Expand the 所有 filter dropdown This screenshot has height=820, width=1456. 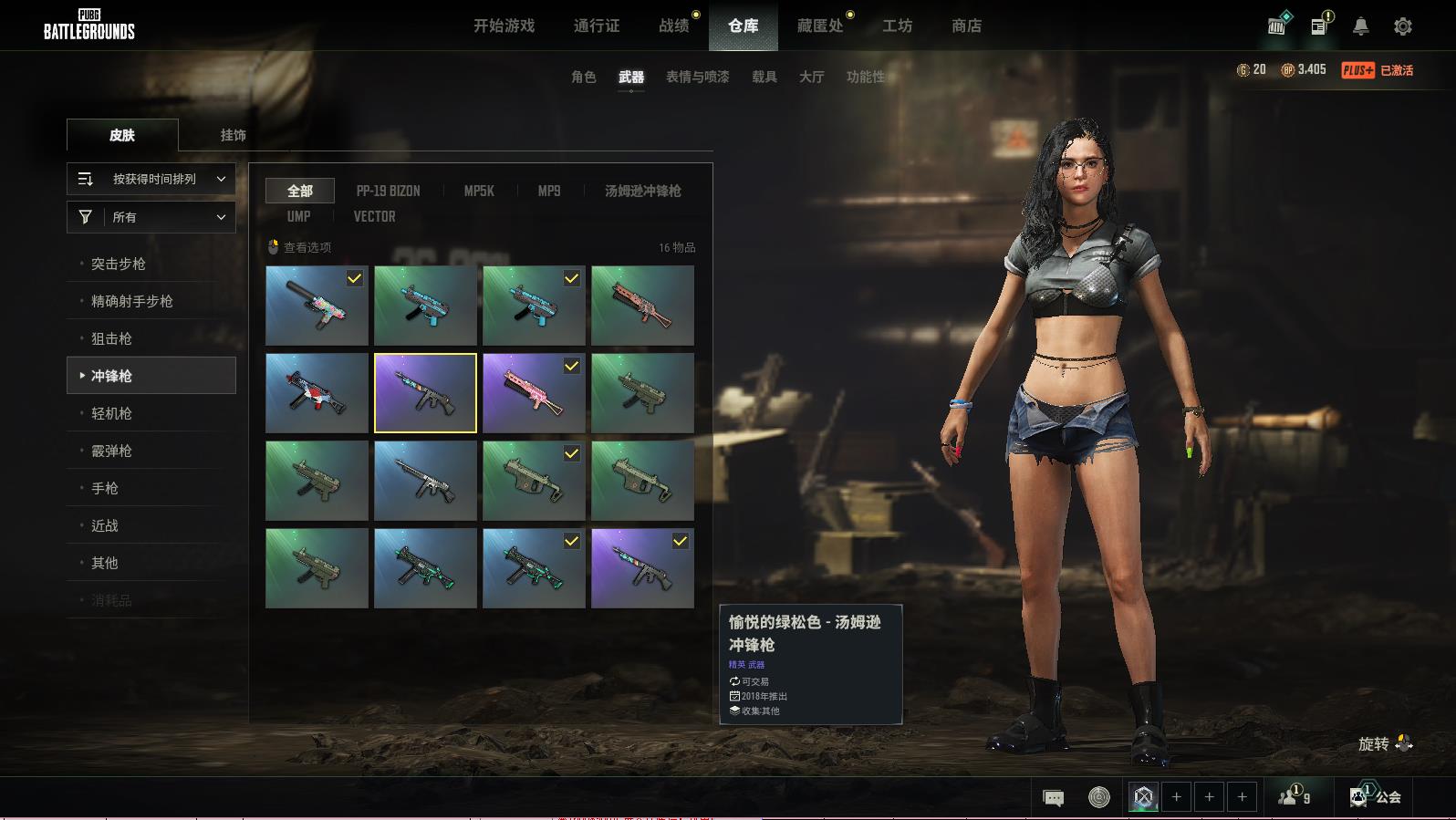coord(151,217)
